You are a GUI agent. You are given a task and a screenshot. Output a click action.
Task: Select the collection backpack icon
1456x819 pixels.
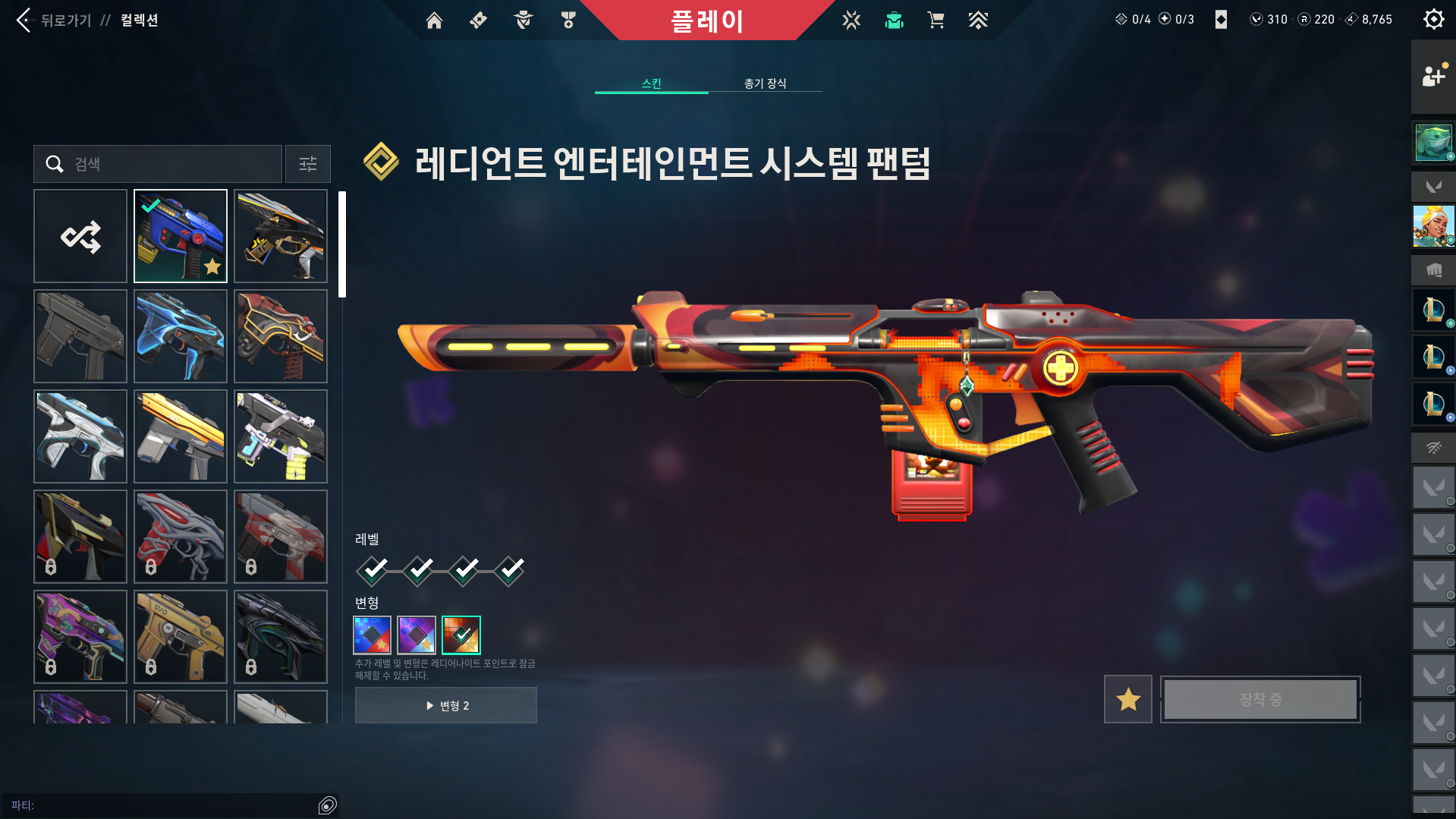[894, 20]
